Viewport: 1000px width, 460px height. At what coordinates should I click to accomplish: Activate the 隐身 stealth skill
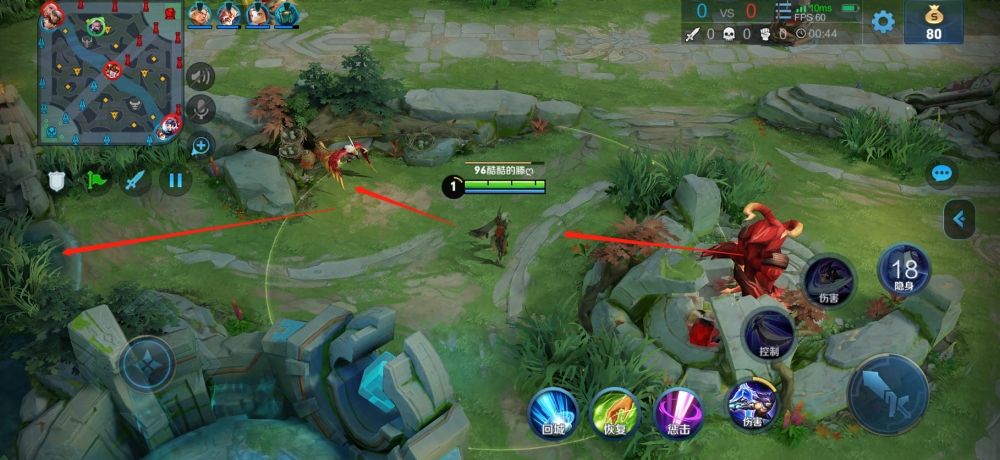coord(904,270)
